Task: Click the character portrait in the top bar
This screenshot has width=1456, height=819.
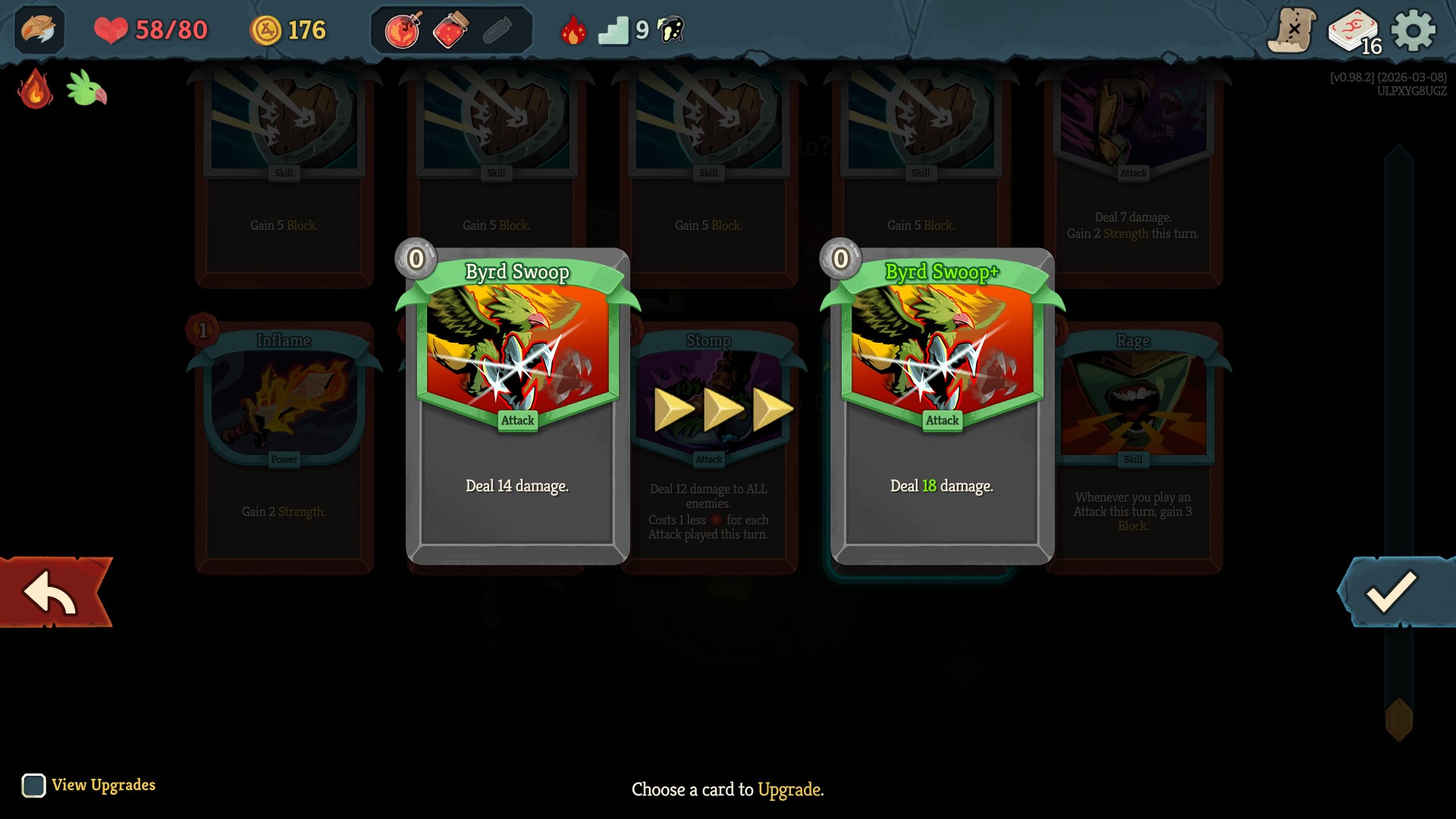Action: pos(38,30)
